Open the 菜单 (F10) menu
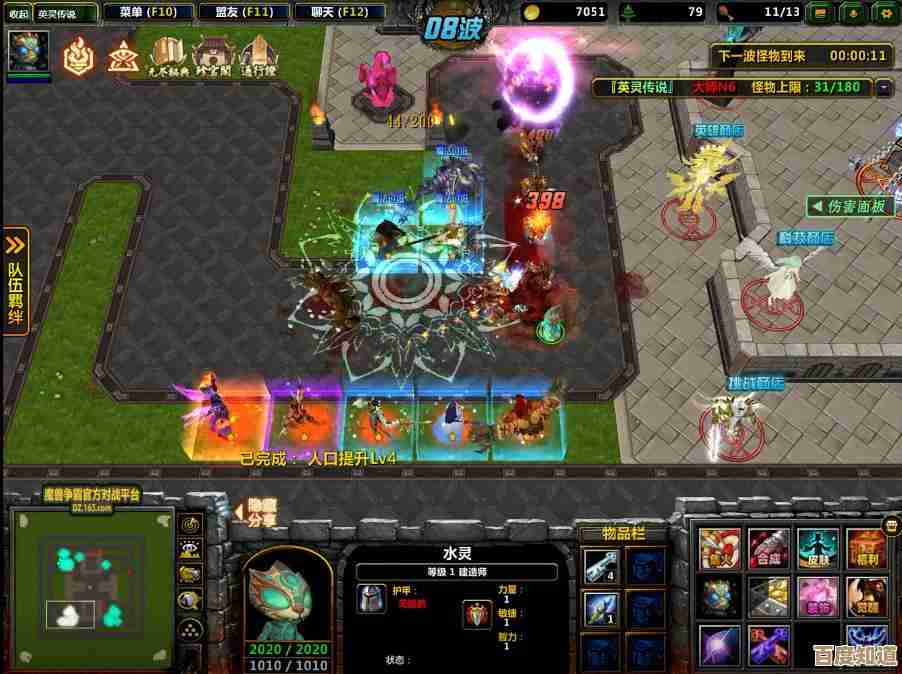 (x=147, y=12)
